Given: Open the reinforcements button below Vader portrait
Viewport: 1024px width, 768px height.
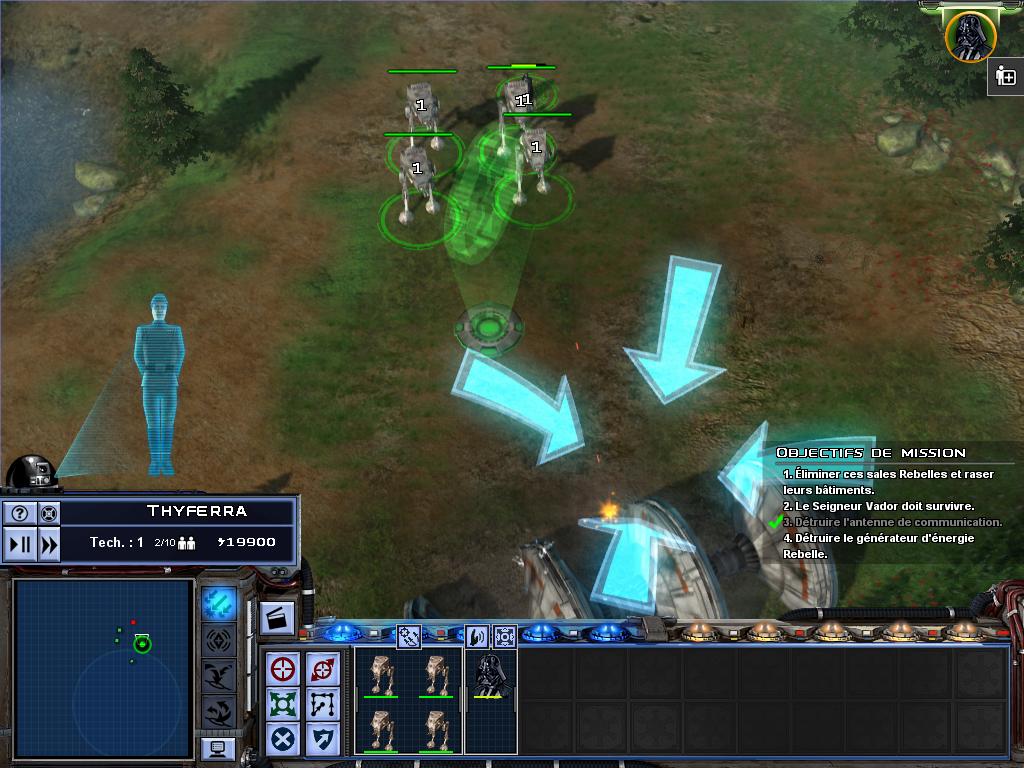Looking at the screenshot, I should [x=1005, y=77].
